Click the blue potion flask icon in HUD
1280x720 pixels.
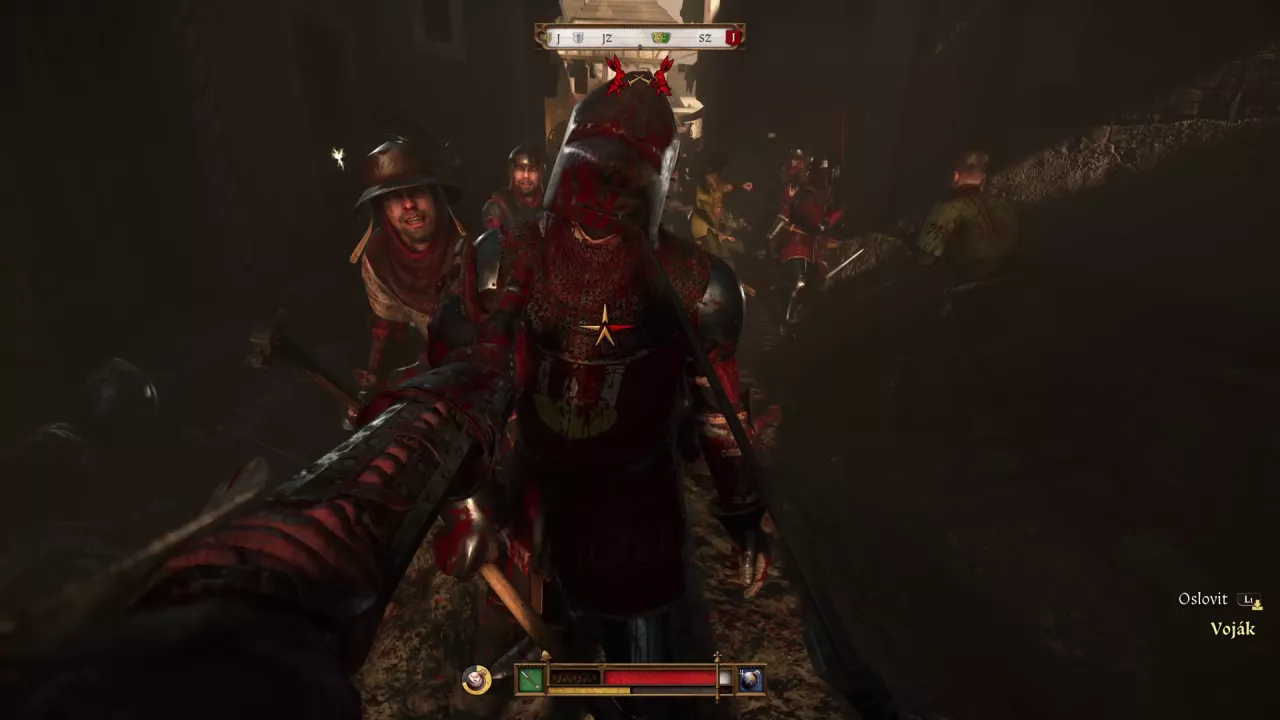coord(749,680)
